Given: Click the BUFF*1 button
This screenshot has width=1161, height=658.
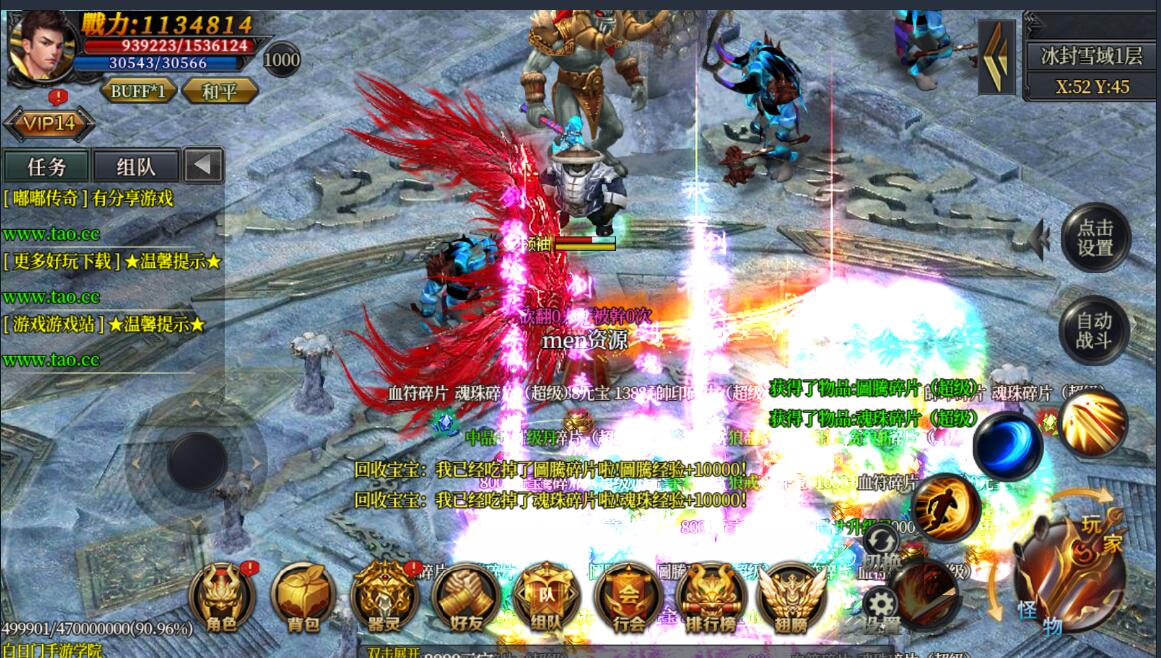Looking at the screenshot, I should pos(138,91).
